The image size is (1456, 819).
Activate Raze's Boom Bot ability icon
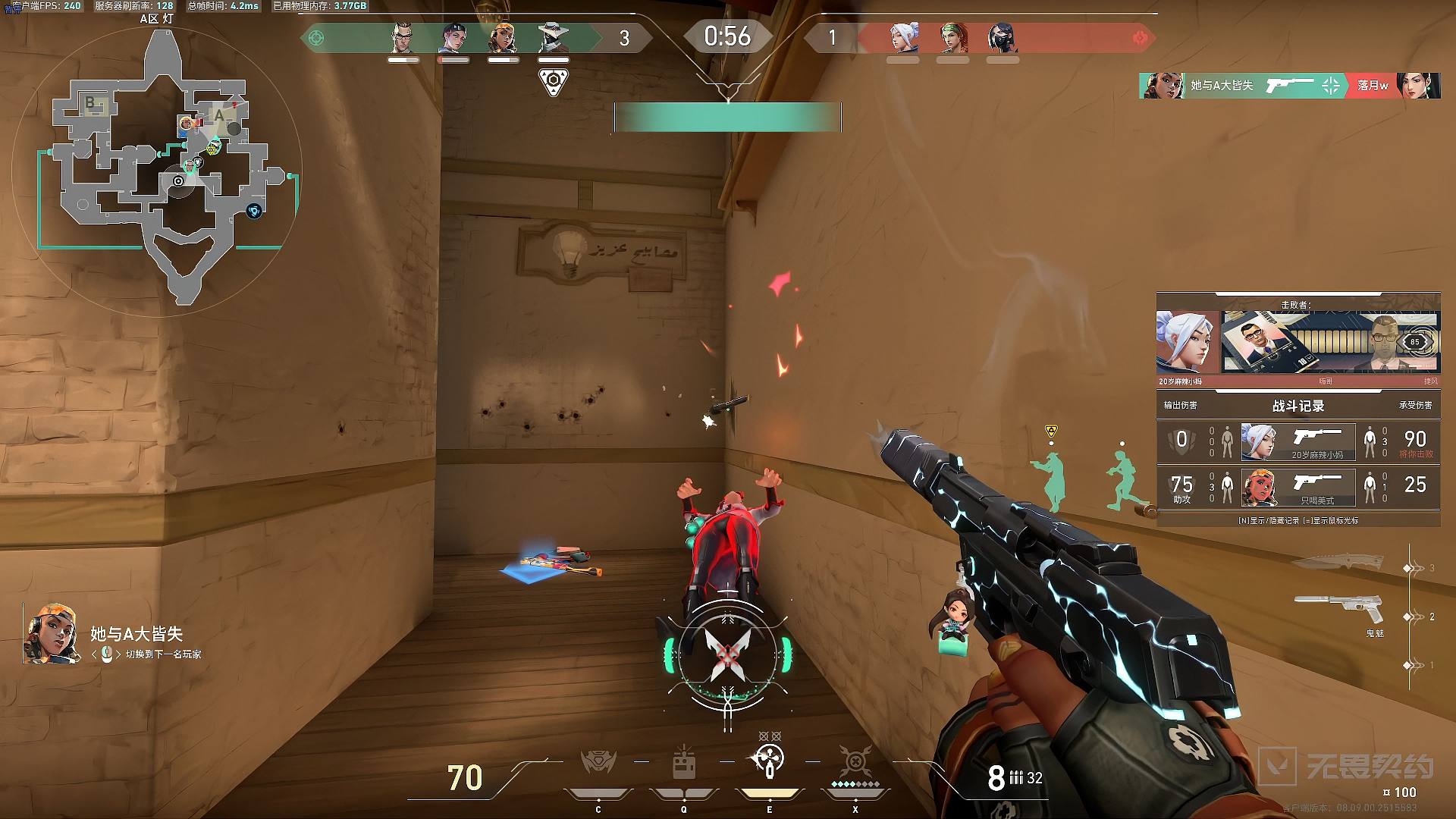(598, 763)
